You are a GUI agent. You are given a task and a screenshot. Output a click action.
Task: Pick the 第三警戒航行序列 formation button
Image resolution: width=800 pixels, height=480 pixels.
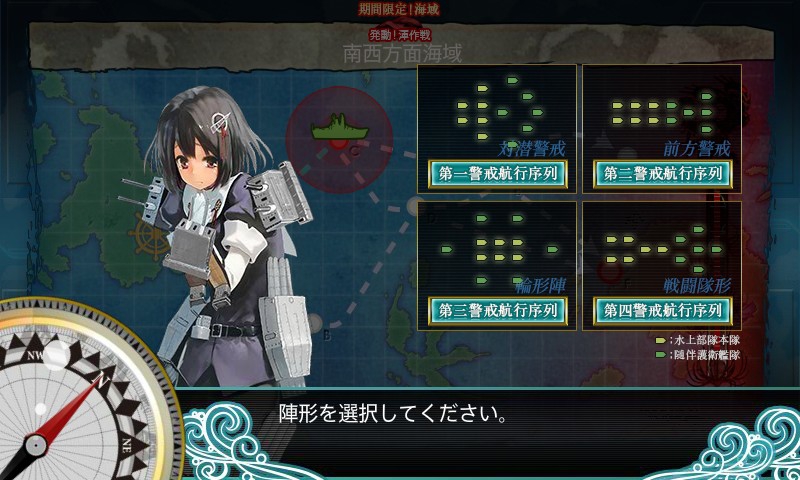pyautogui.click(x=497, y=310)
